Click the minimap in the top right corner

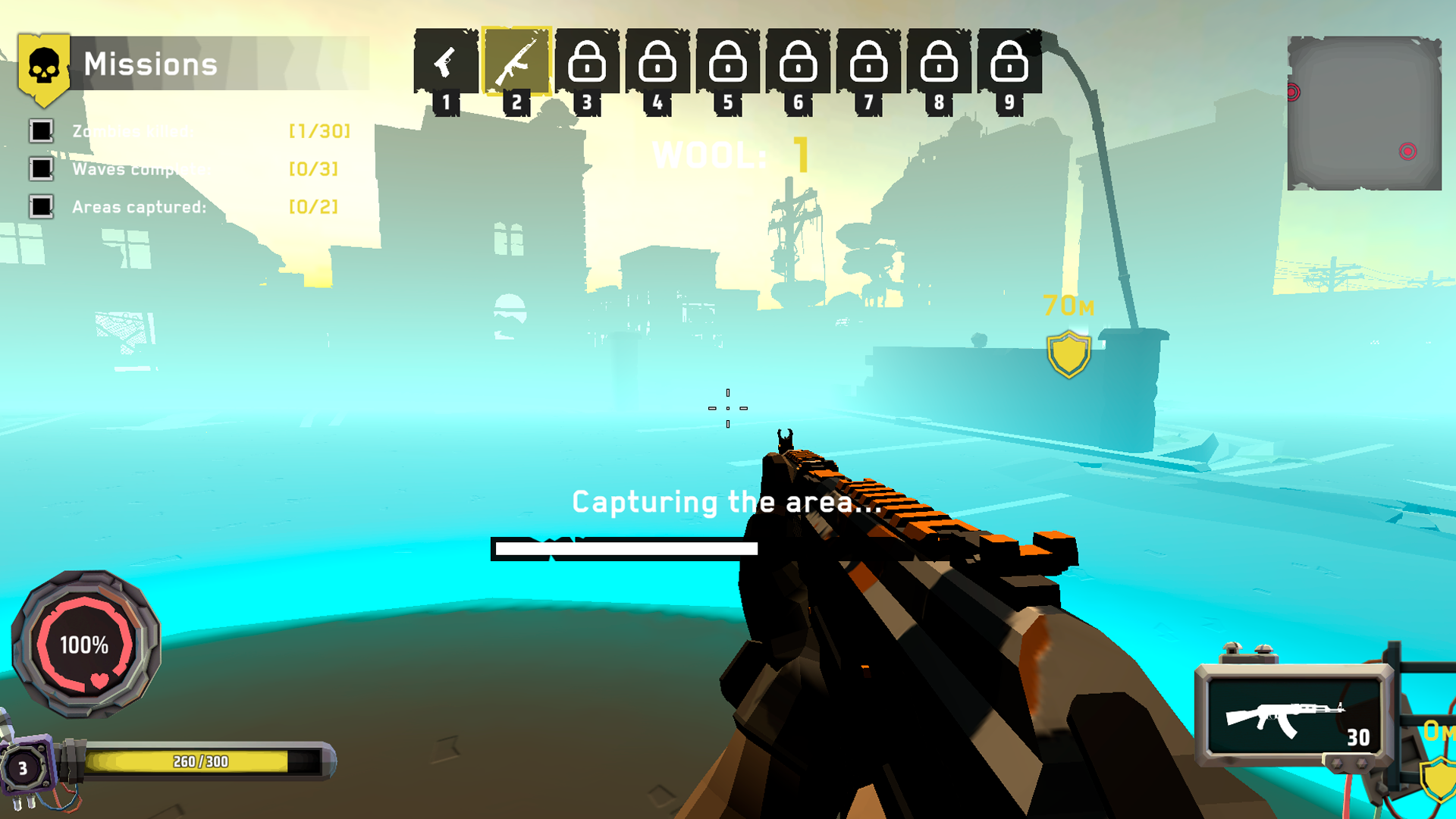tap(1365, 114)
